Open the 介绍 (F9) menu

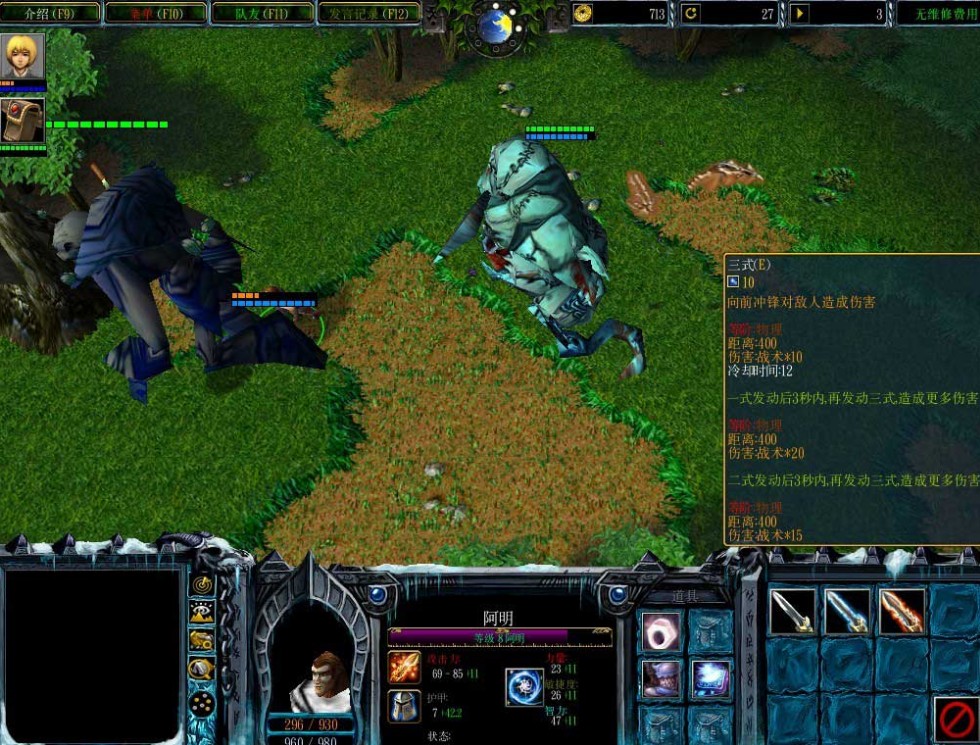(x=50, y=13)
